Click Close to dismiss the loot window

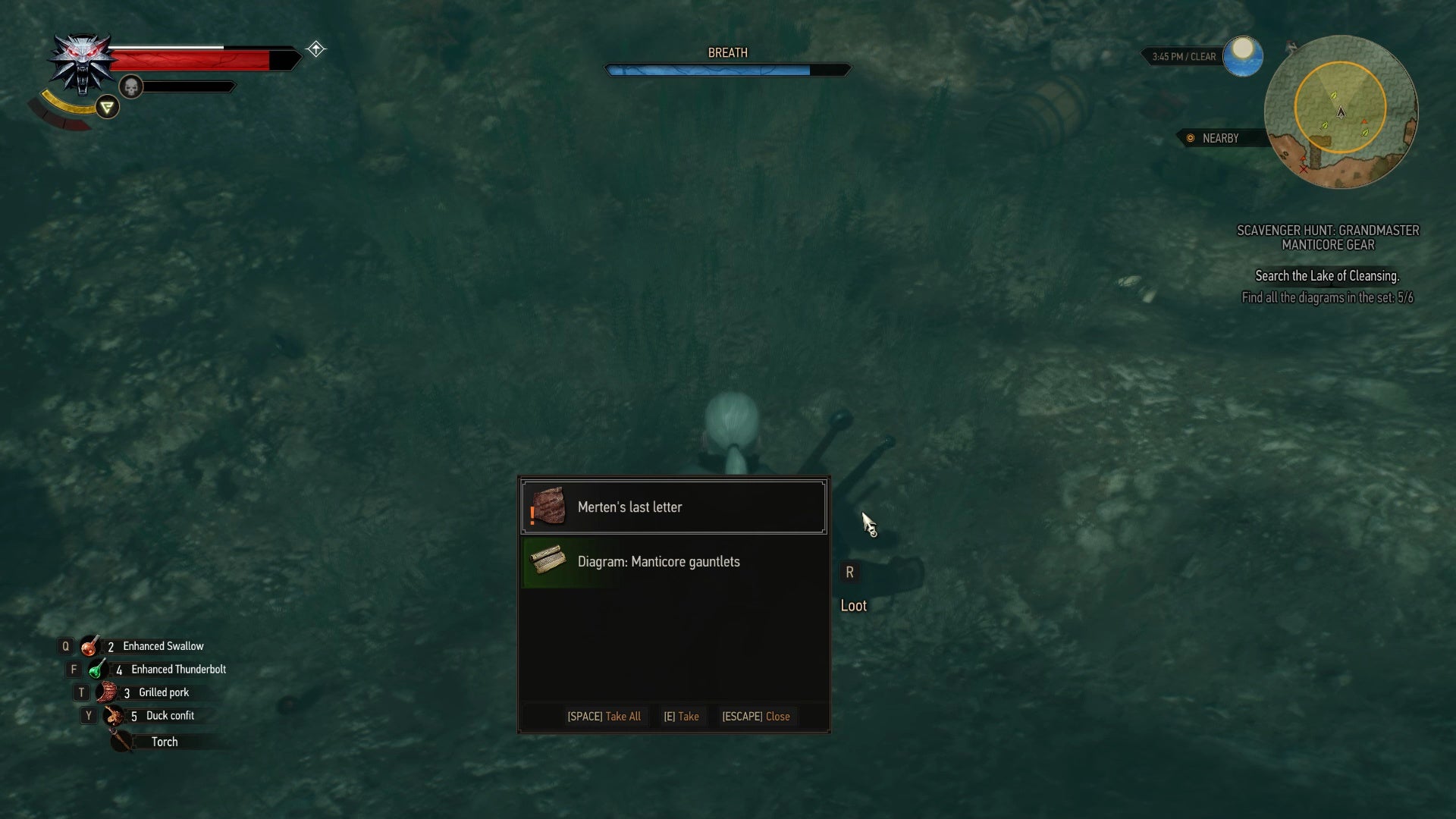tap(756, 716)
